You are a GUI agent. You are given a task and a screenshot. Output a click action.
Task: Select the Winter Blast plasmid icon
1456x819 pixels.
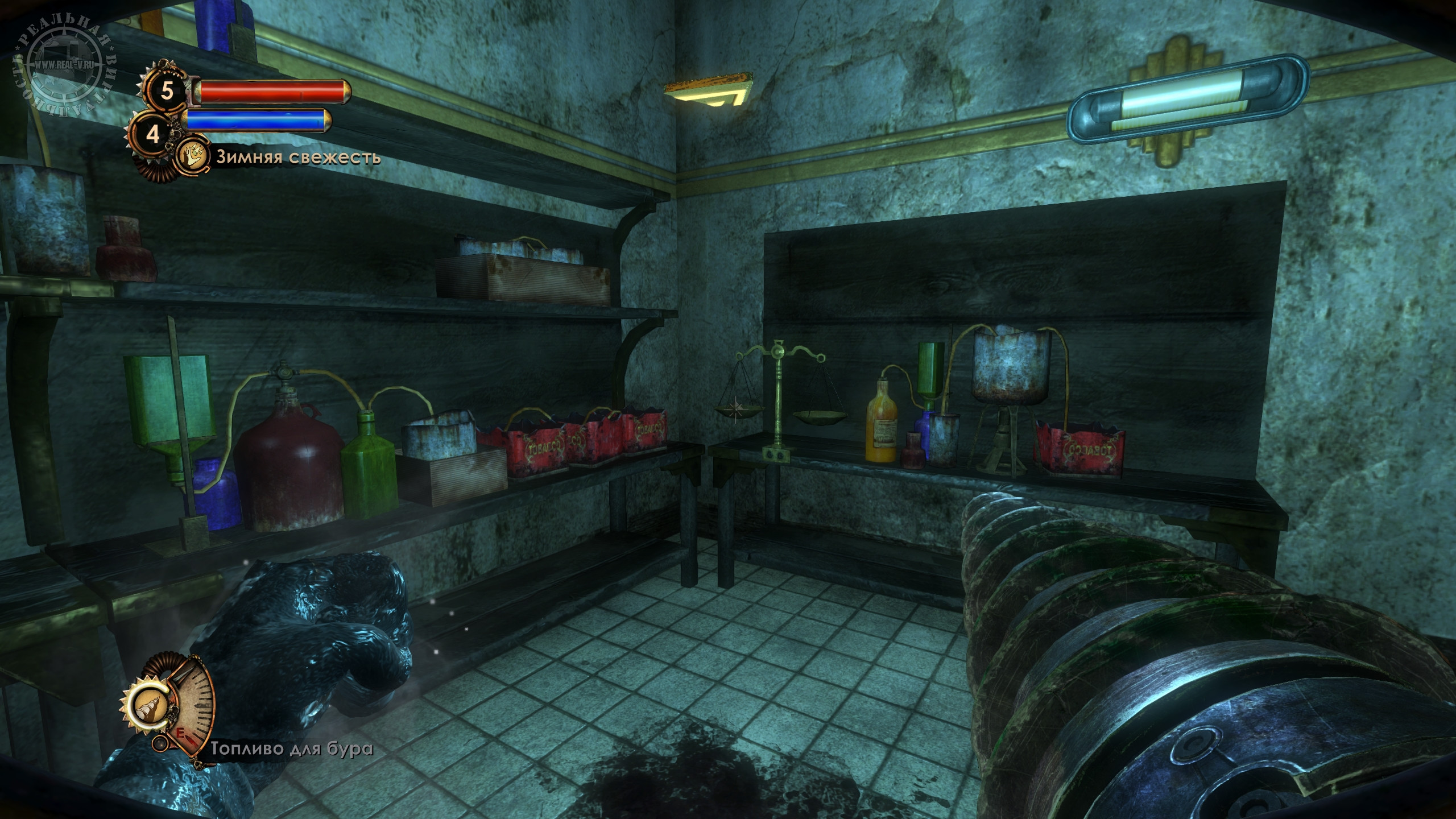pos(193,156)
